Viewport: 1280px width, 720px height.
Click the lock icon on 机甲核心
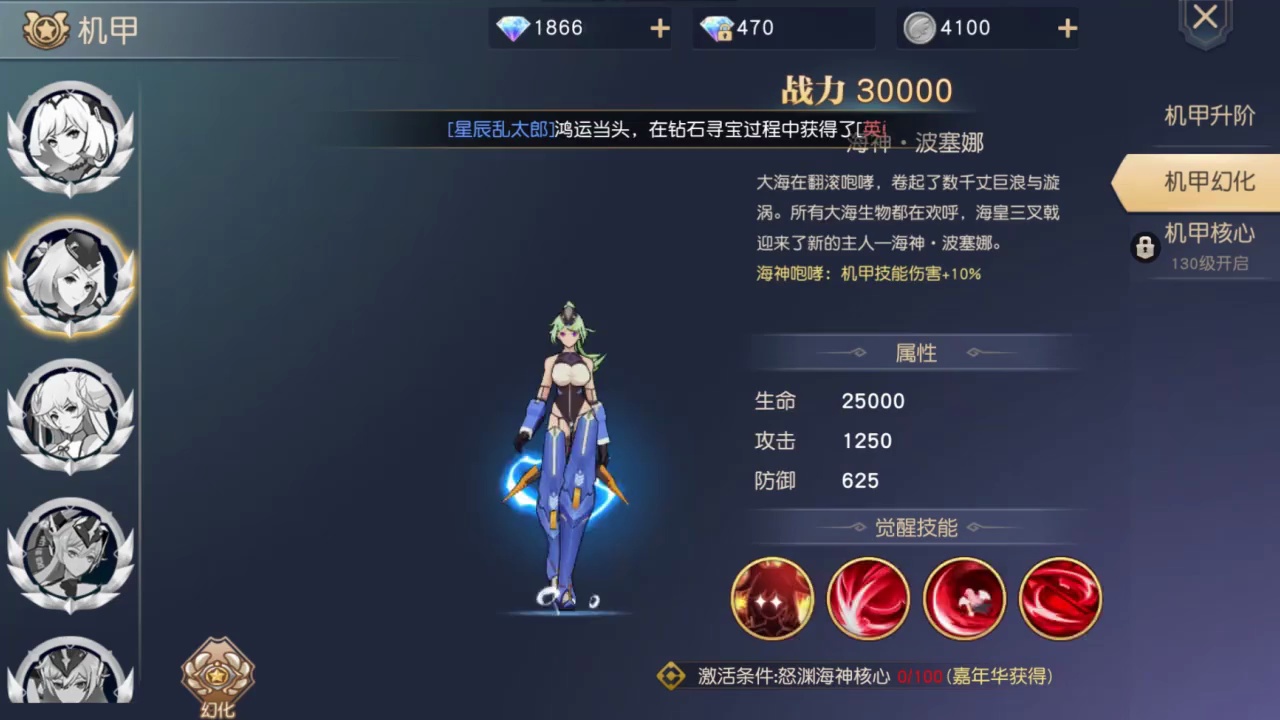click(x=1144, y=247)
